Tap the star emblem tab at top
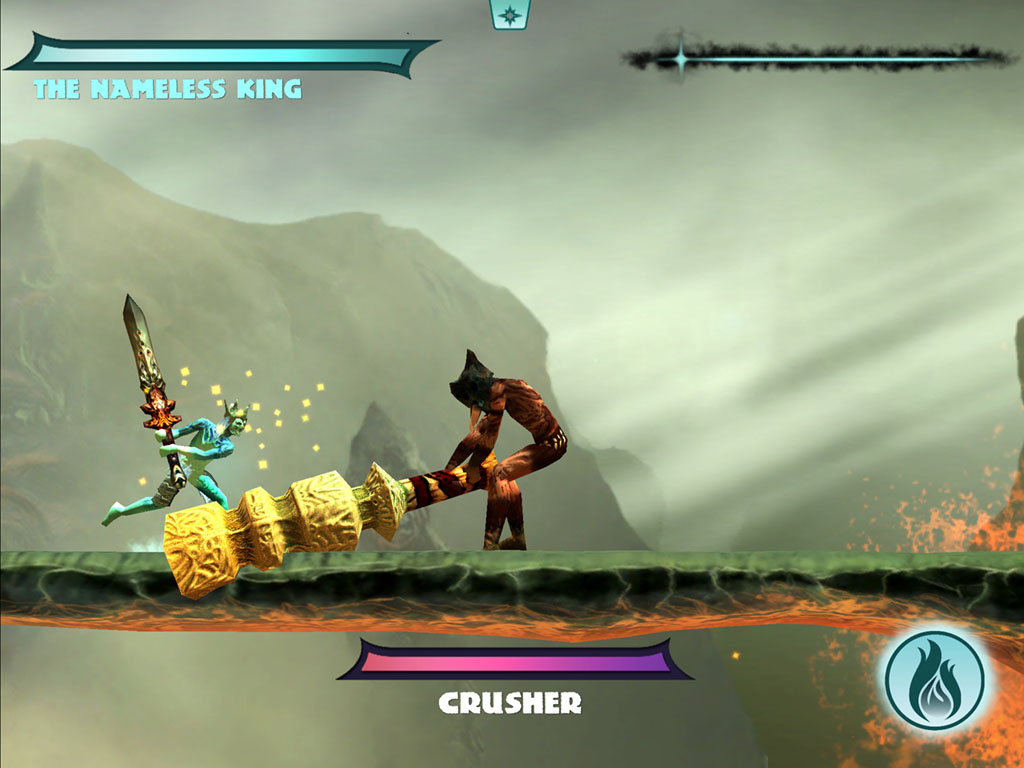 click(x=509, y=14)
